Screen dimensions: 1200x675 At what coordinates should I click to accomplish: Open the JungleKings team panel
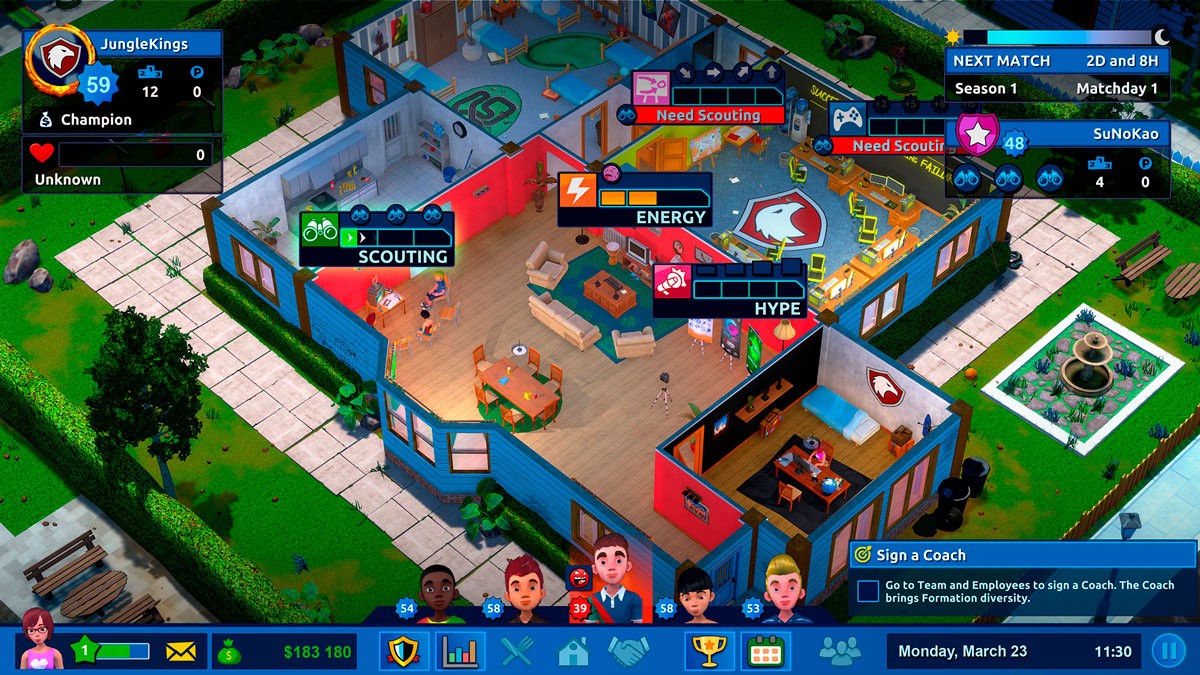point(122,80)
